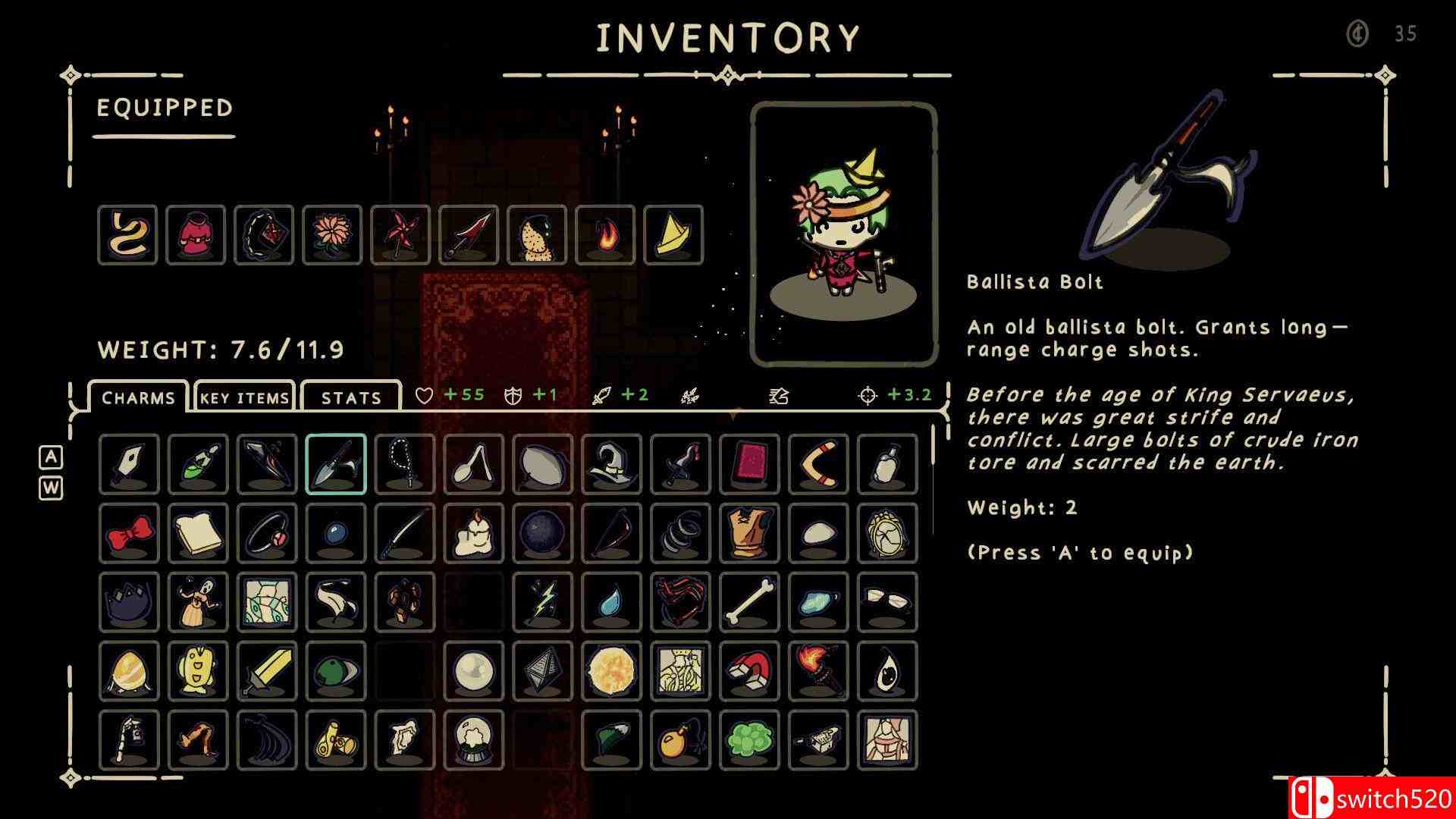Open the Stats tab

point(350,397)
